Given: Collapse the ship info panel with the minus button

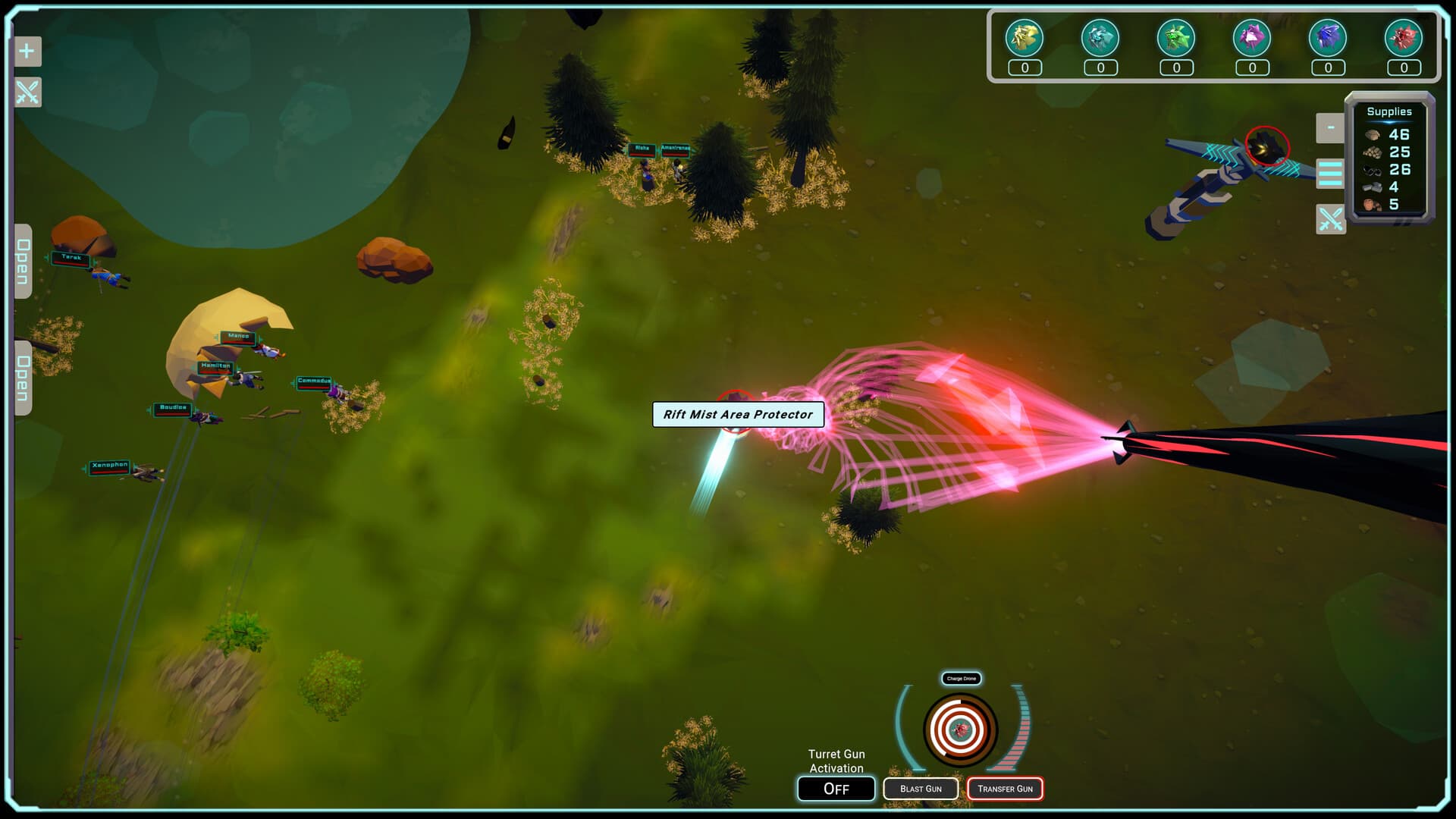Looking at the screenshot, I should coord(1331,127).
